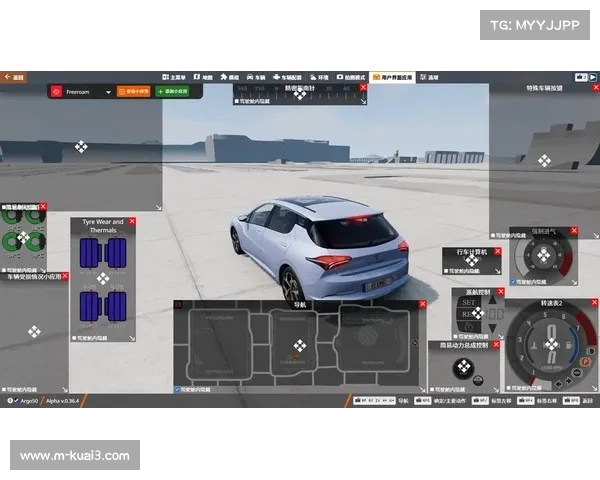Close the 车辆受损情况小应用 damage app
This screenshot has height=480, width=600.
[x=65, y=275]
